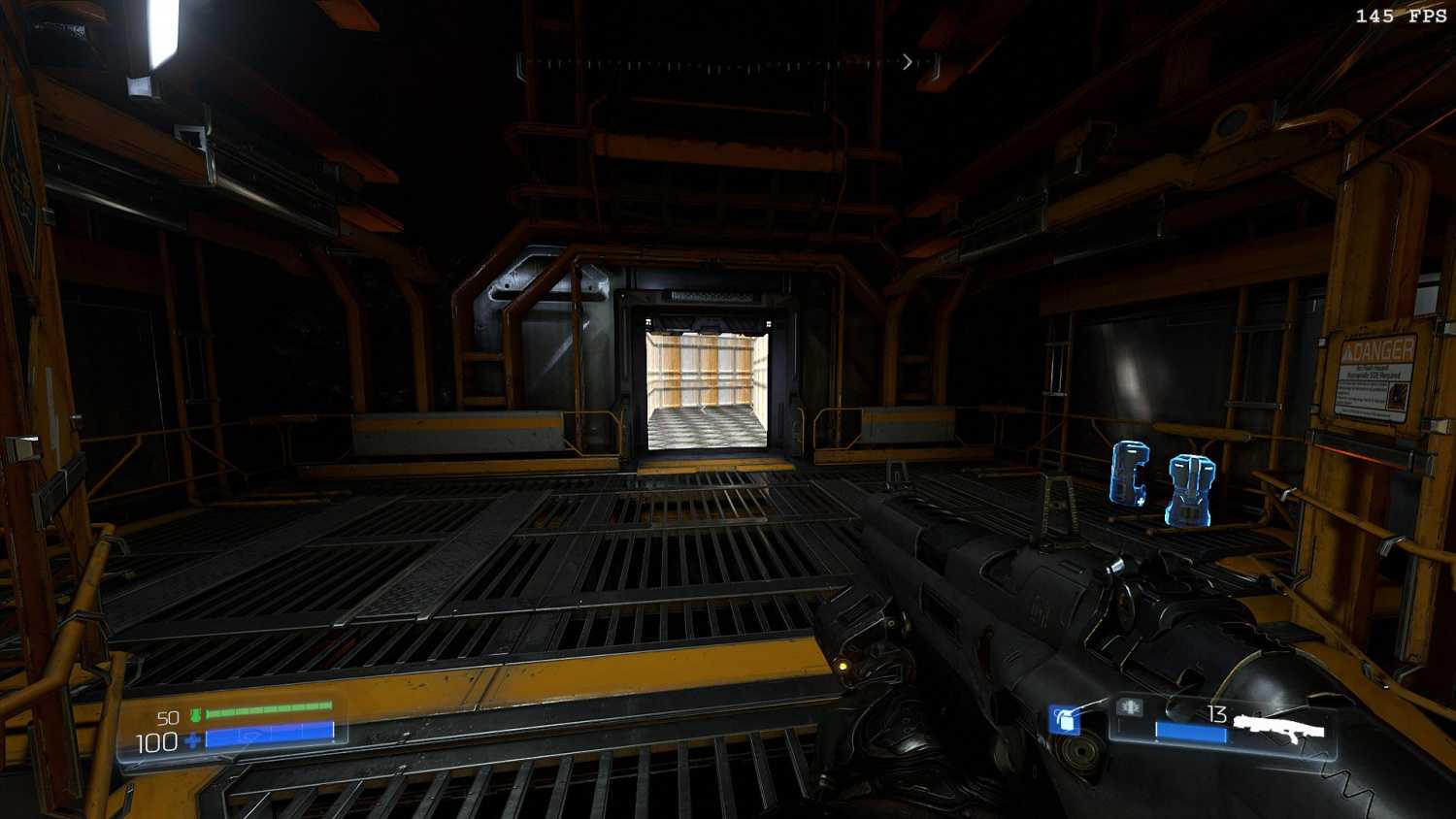Click the compass objective arrow marker

pos(907,62)
